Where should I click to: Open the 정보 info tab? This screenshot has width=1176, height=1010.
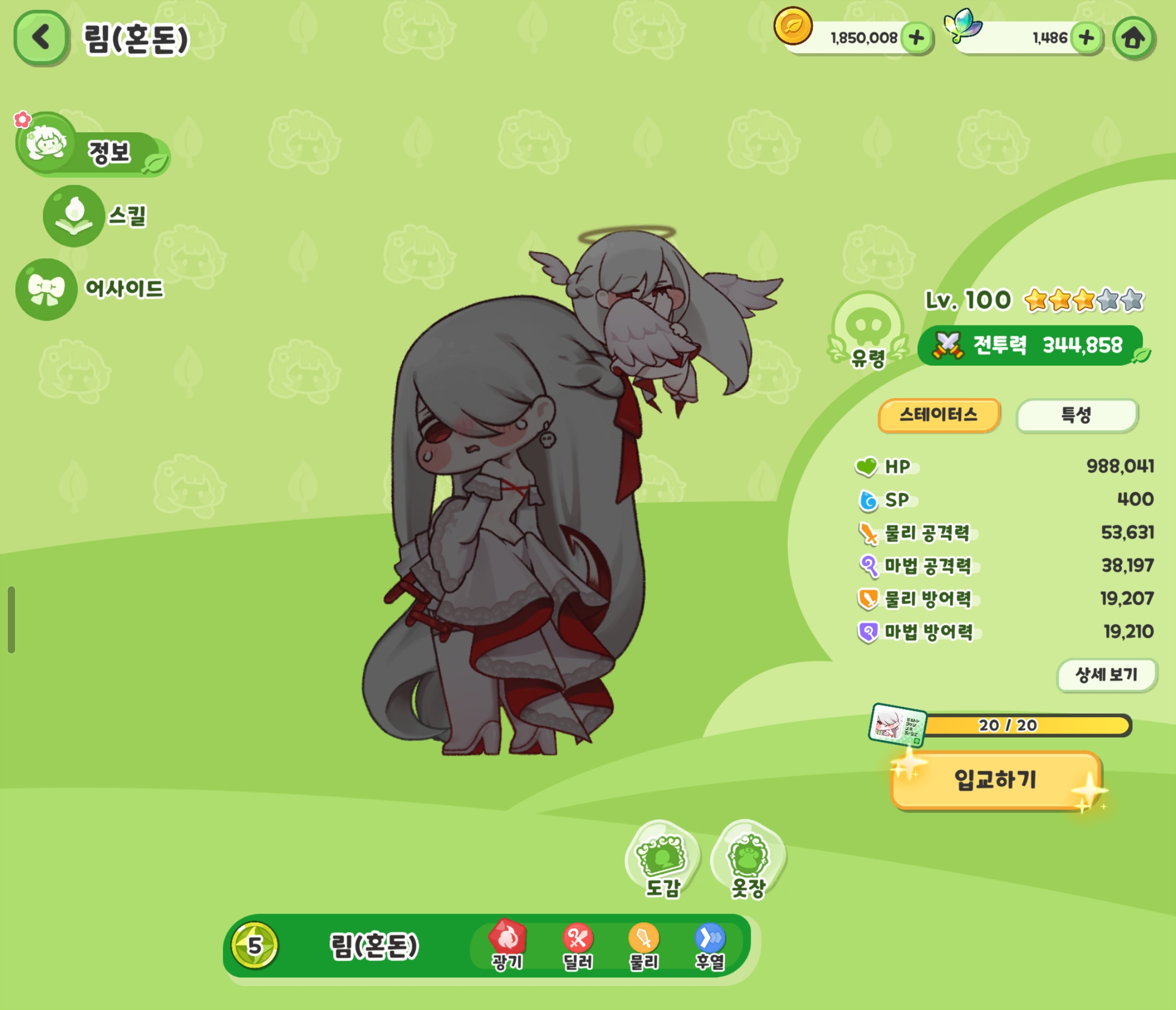(91, 147)
